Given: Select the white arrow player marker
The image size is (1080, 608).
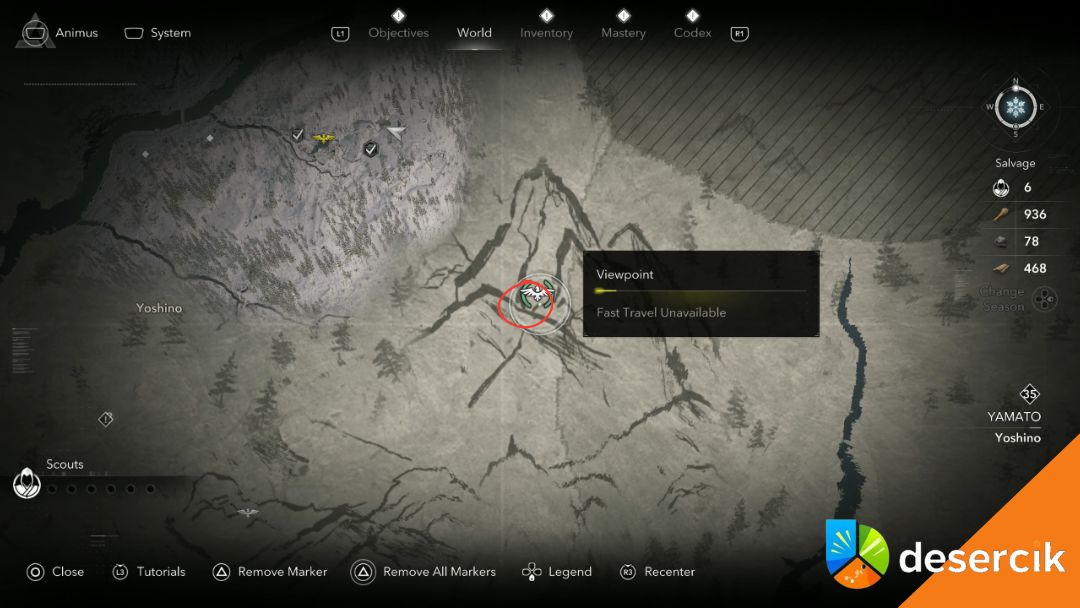Looking at the screenshot, I should pos(397,132).
